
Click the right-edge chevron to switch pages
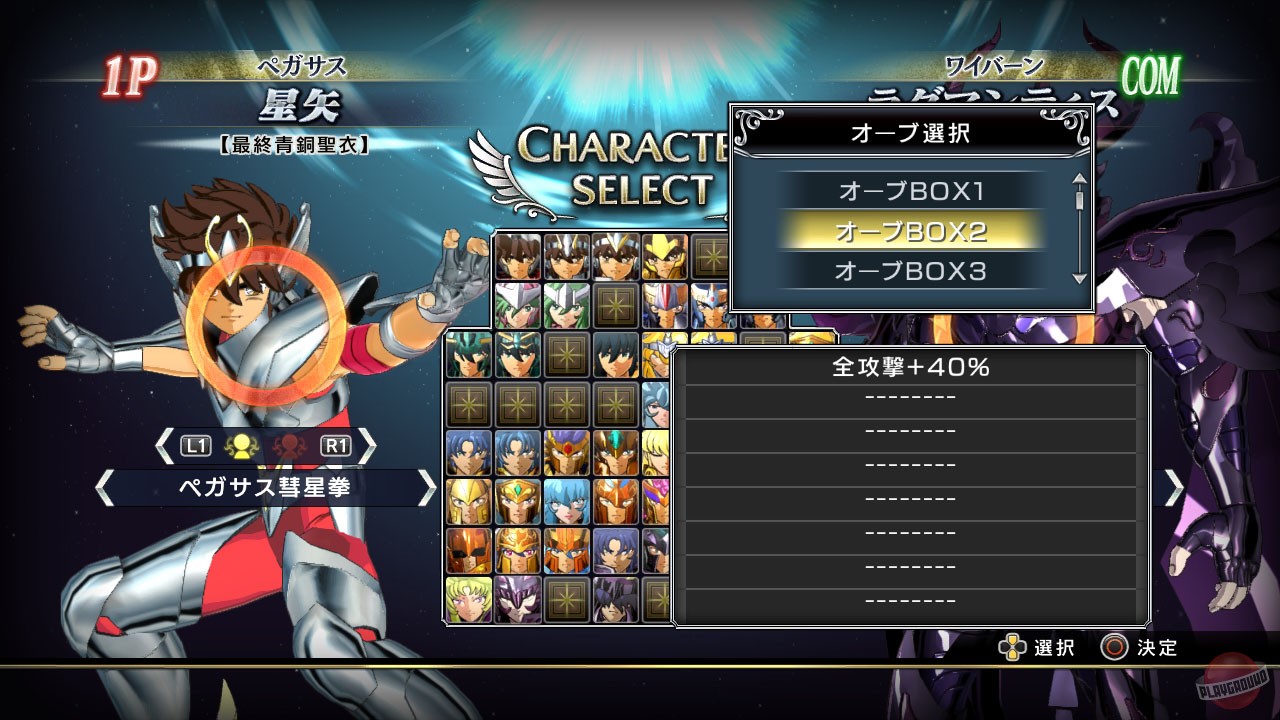pos(1176,490)
